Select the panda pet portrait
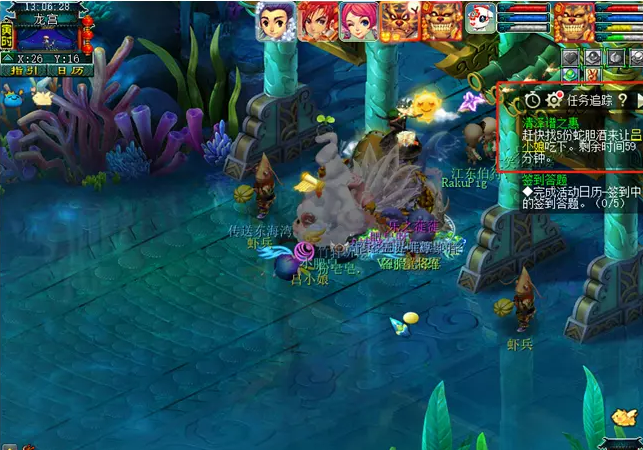The image size is (643, 450). [478, 21]
